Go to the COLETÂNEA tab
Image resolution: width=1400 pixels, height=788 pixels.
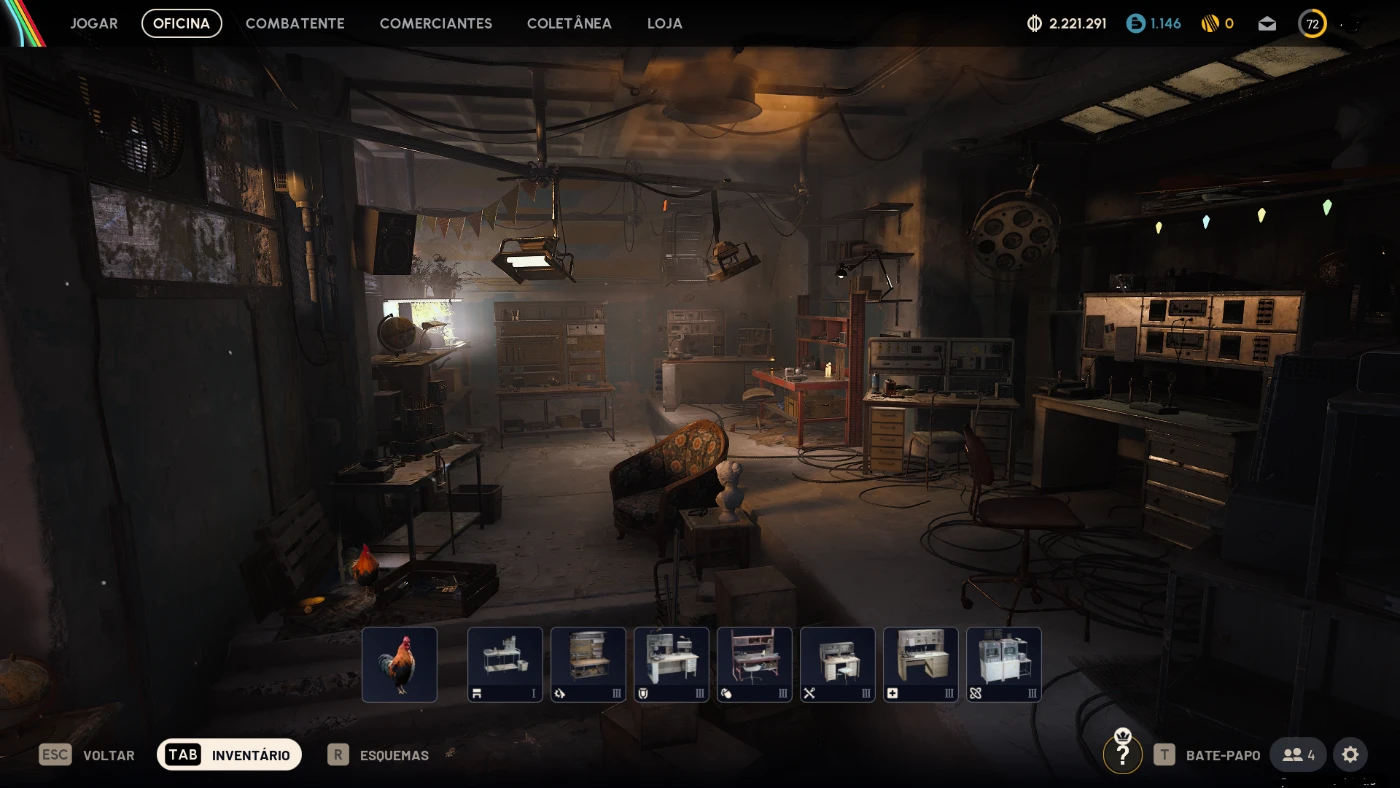[x=569, y=23]
